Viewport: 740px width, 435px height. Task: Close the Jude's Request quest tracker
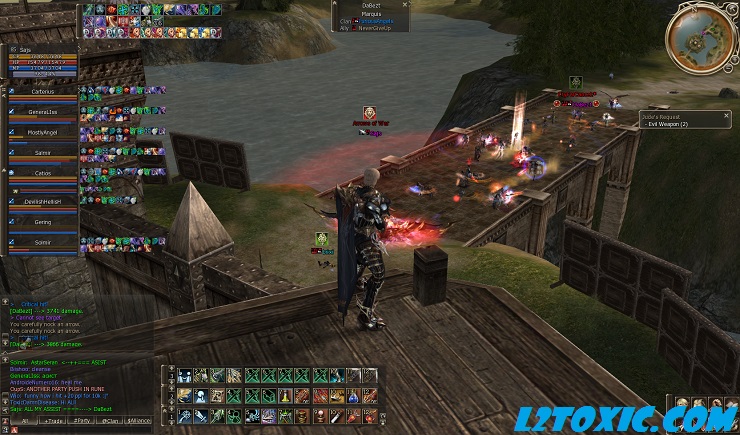726,116
